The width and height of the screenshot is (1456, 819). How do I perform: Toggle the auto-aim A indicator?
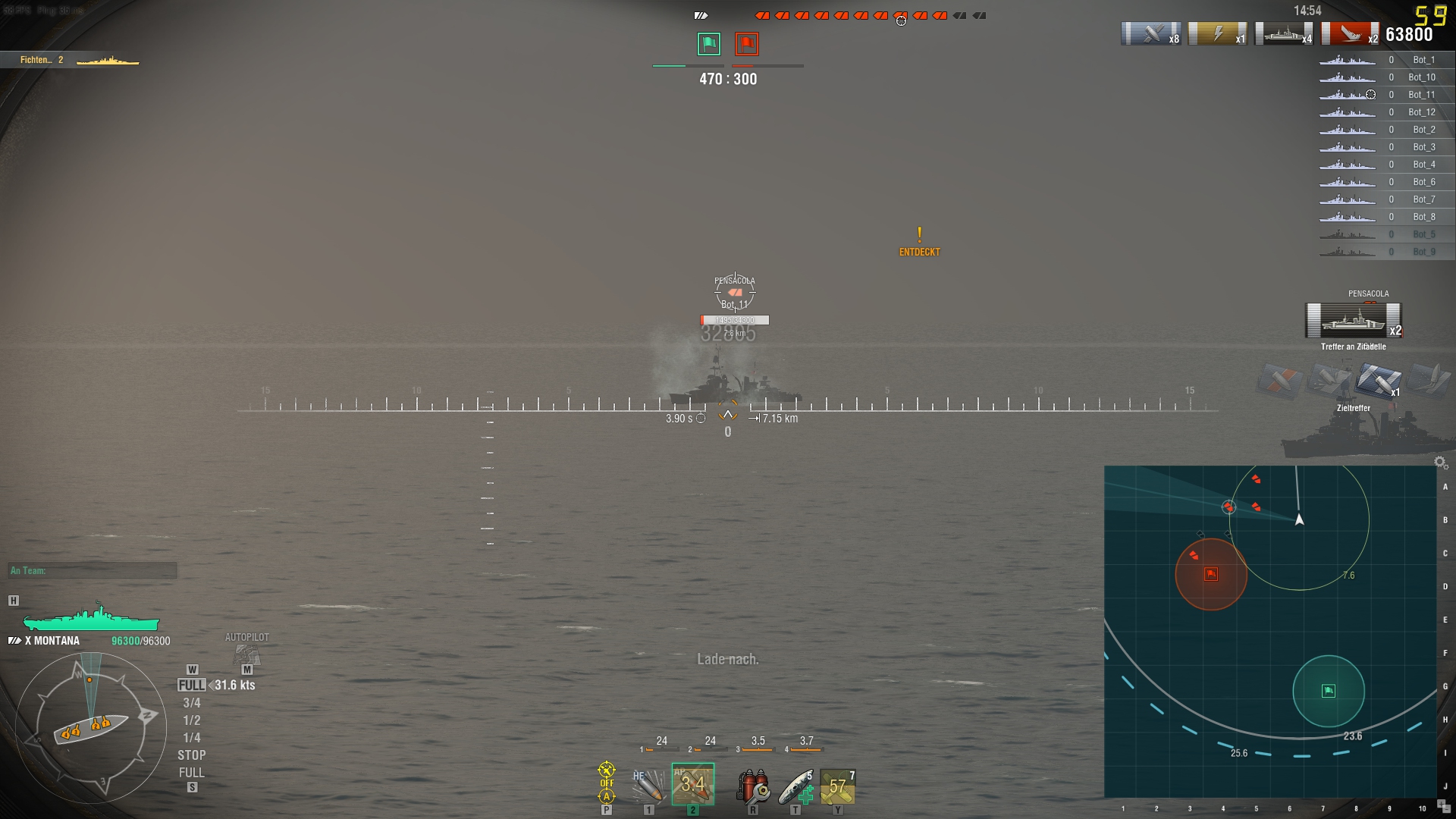pos(606,798)
